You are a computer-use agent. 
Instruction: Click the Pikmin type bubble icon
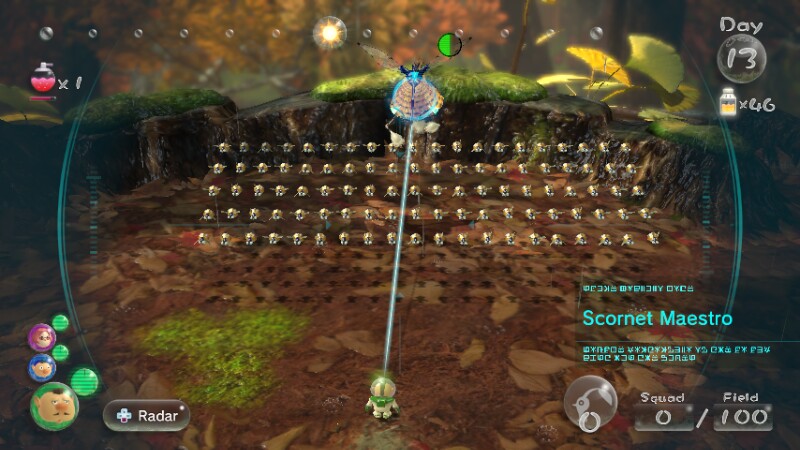coord(590,404)
